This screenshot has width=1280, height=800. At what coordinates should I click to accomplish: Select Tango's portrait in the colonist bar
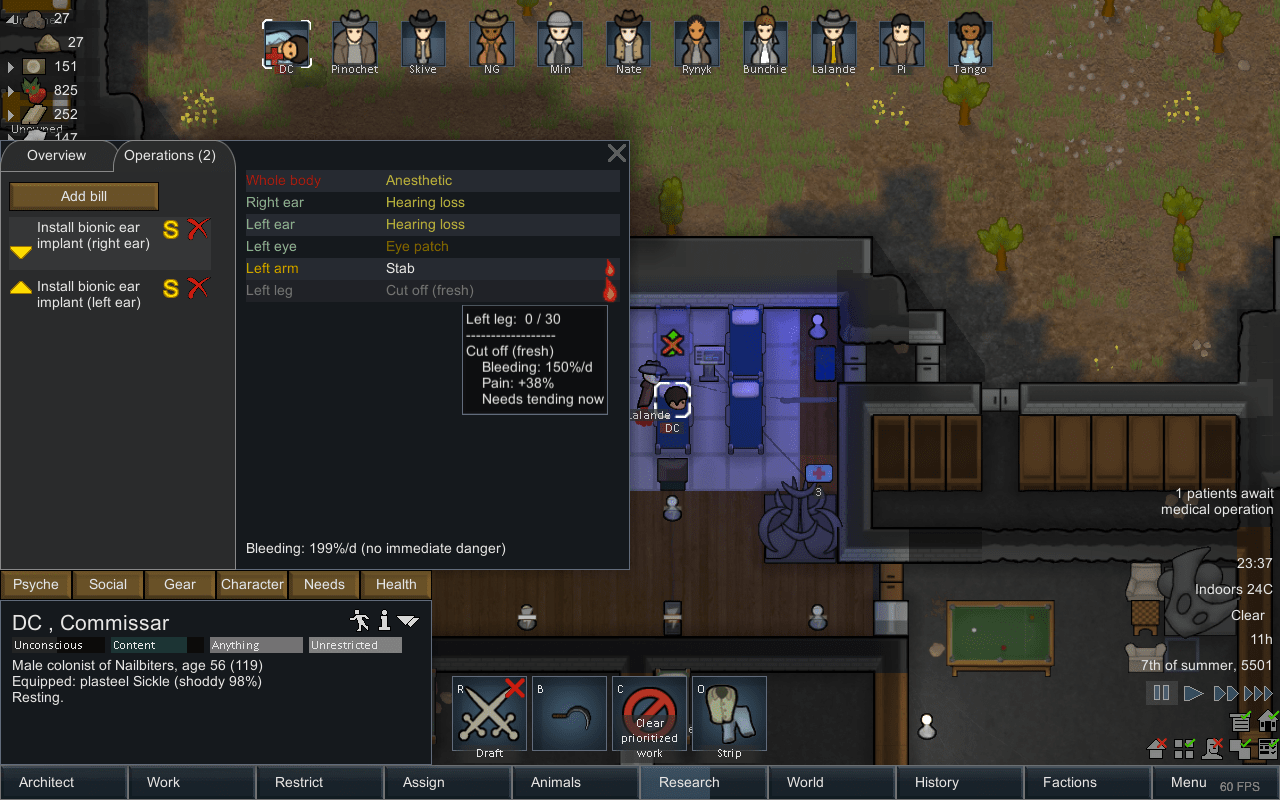pyautogui.click(x=969, y=42)
